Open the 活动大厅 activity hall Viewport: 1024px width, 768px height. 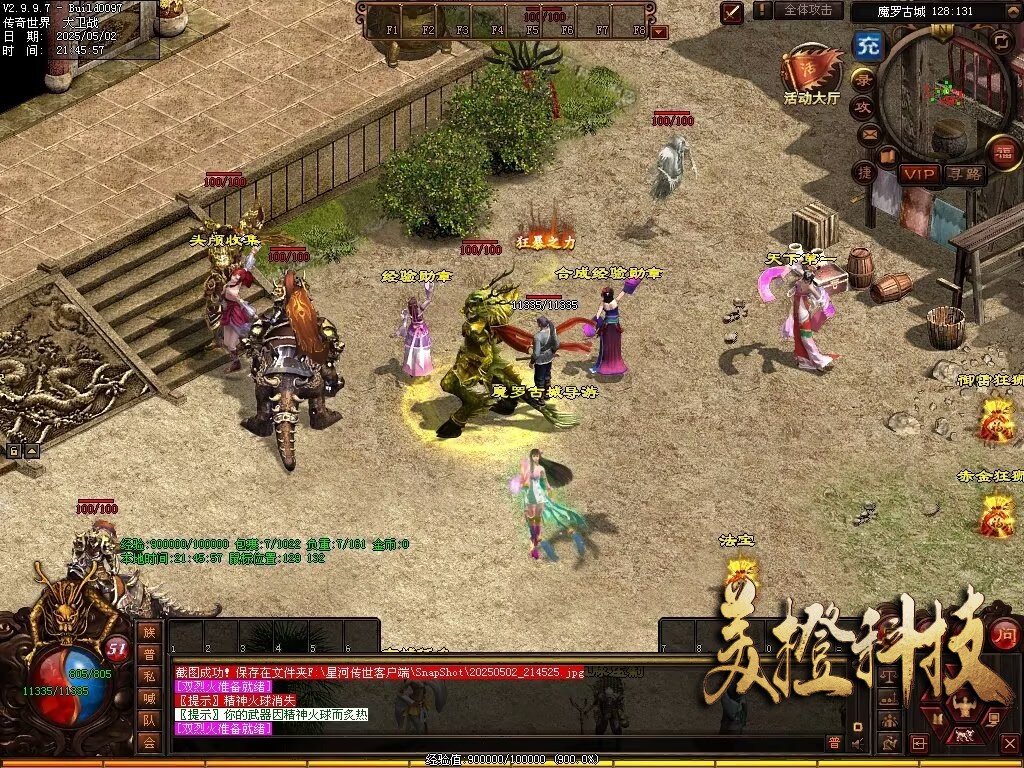tap(811, 74)
